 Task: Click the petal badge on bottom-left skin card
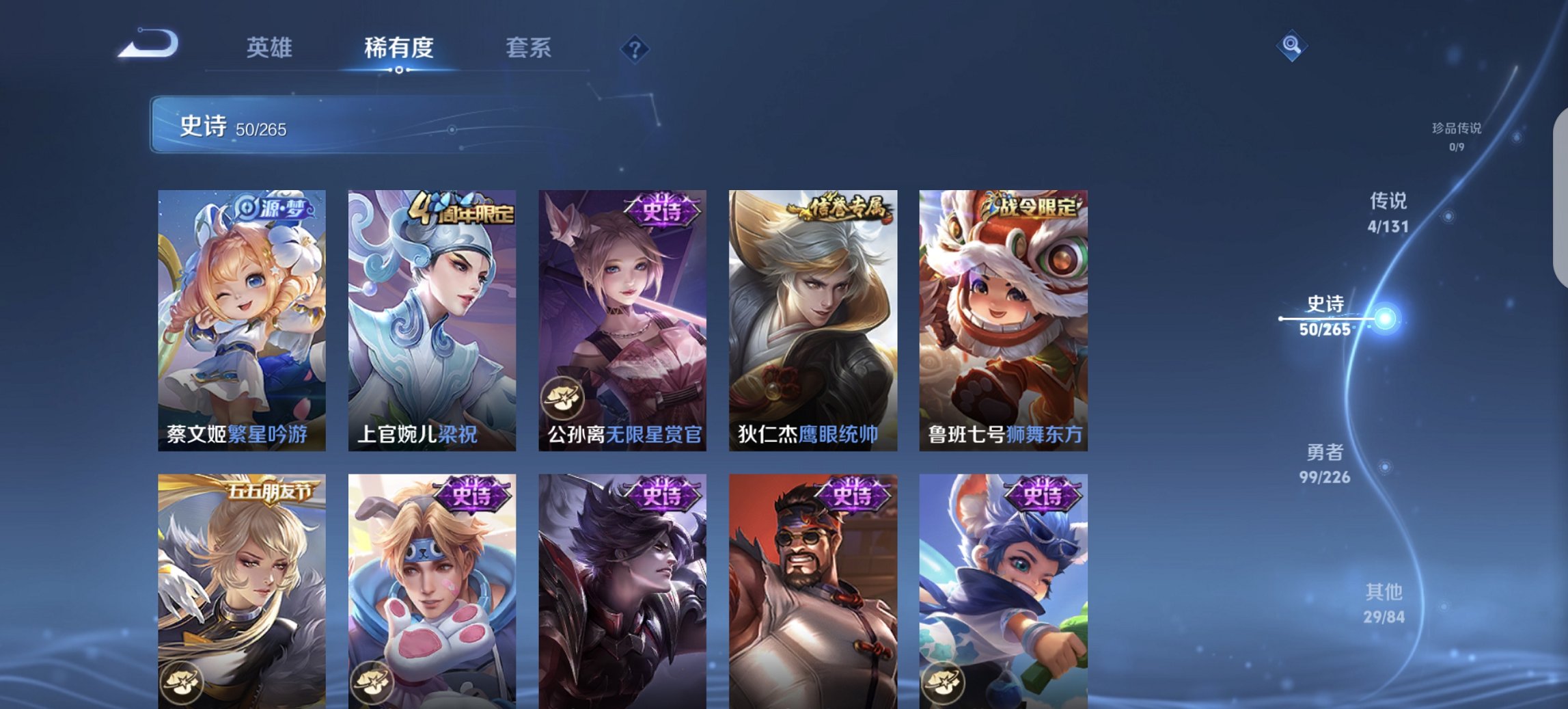[181, 684]
